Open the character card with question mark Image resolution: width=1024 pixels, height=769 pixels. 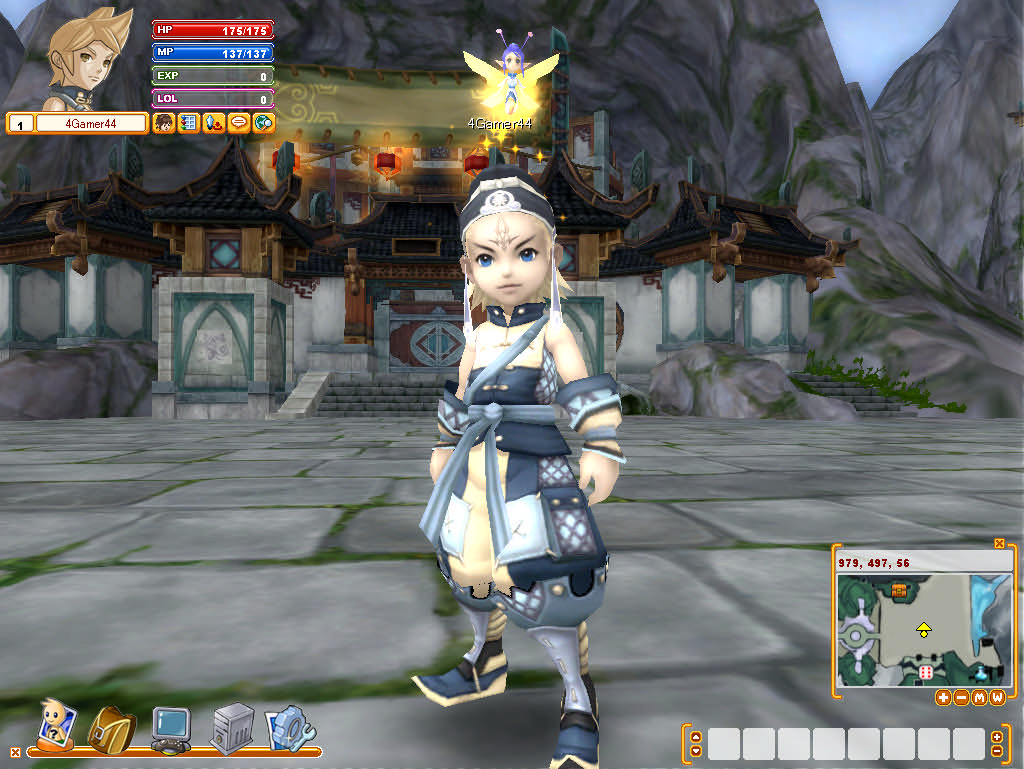click(x=54, y=724)
